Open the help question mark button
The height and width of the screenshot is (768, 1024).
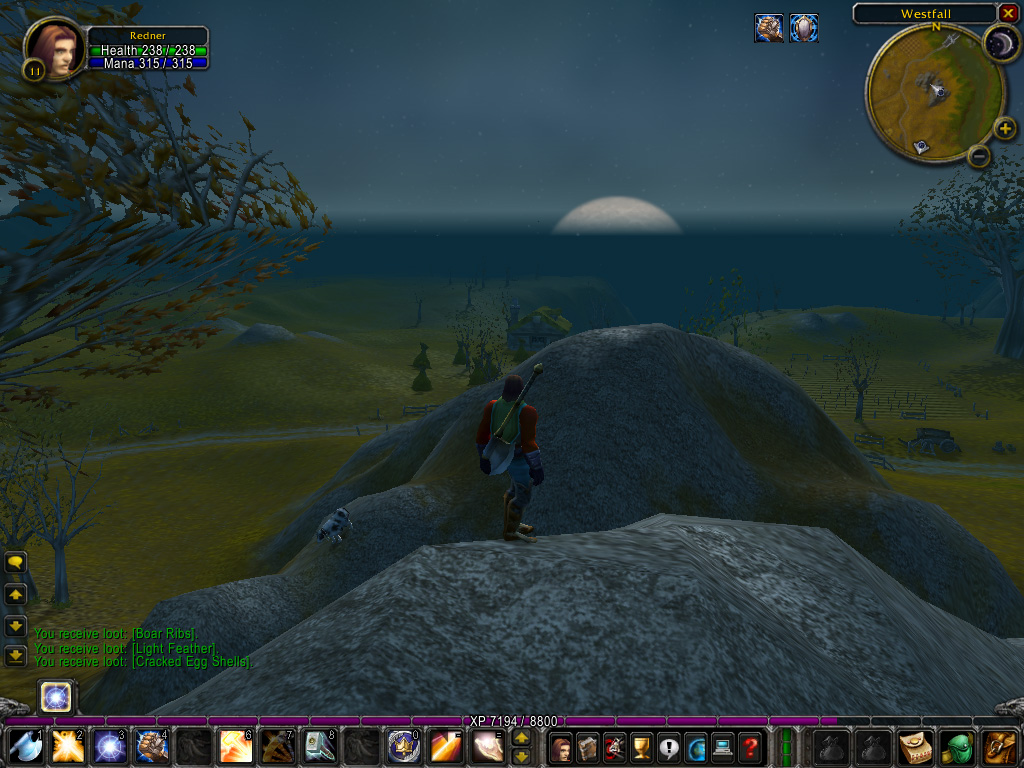pos(750,747)
